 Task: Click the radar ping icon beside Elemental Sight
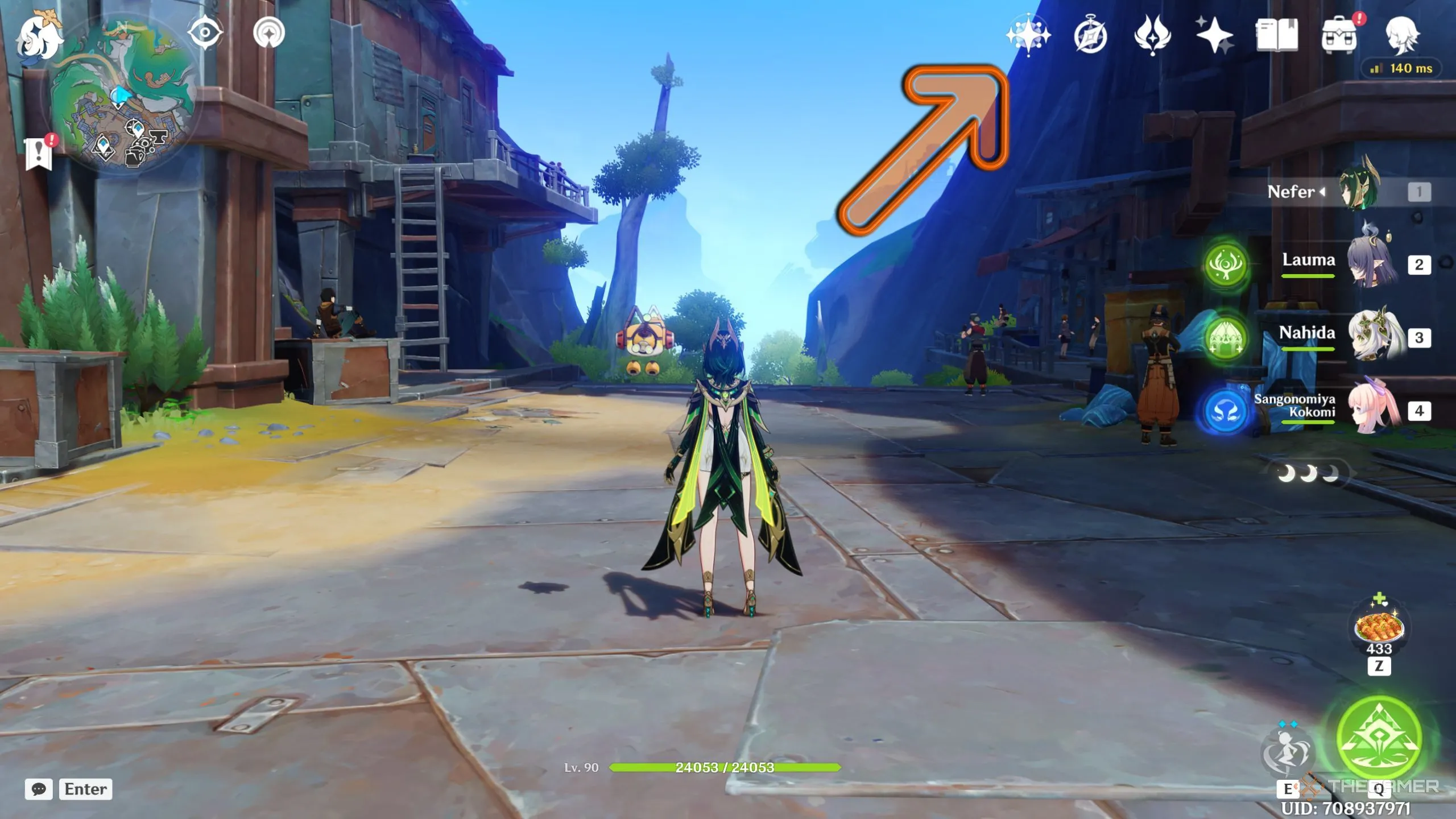[268, 32]
